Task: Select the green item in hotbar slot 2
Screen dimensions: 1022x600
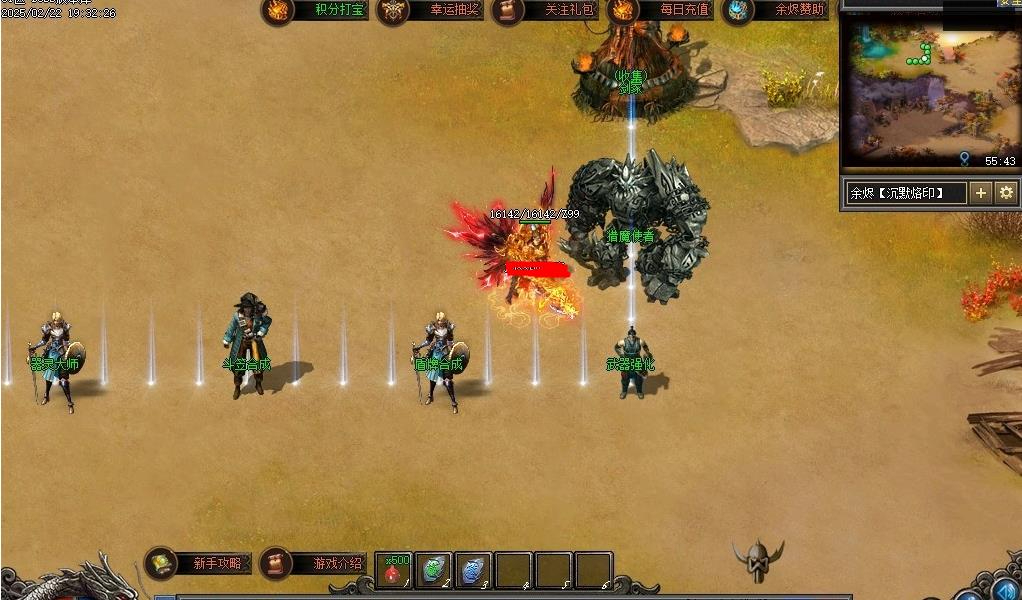Action: click(434, 570)
